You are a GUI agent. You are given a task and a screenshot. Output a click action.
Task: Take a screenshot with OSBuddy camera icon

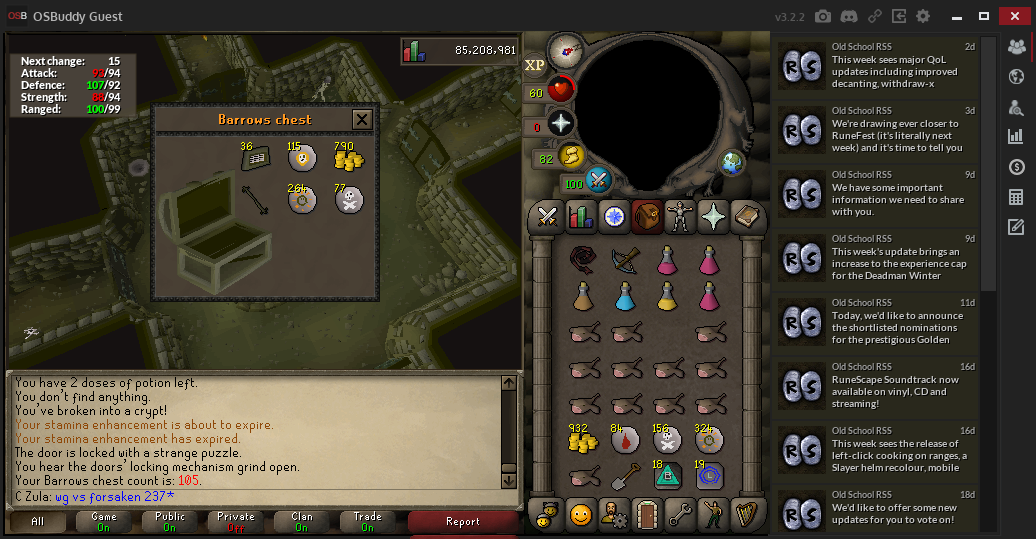[x=822, y=16]
